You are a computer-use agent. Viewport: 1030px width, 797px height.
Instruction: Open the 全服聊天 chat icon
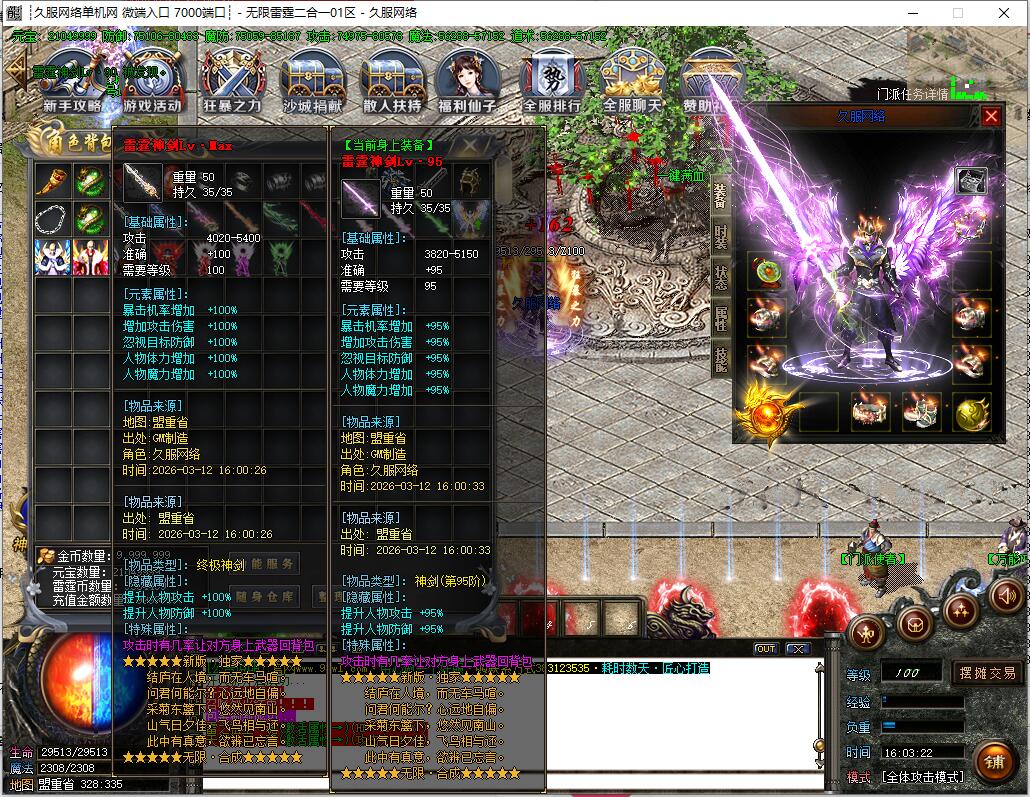coord(632,79)
